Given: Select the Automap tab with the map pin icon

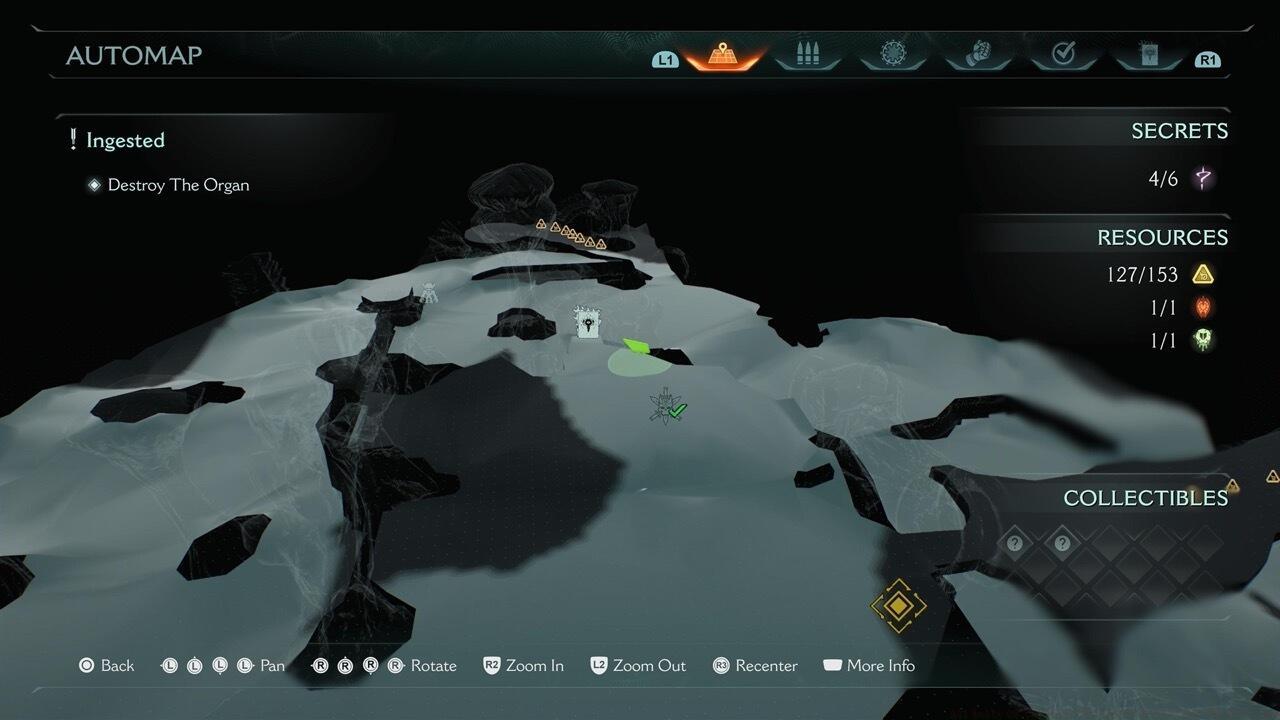Looking at the screenshot, I should pyautogui.click(x=722, y=56).
